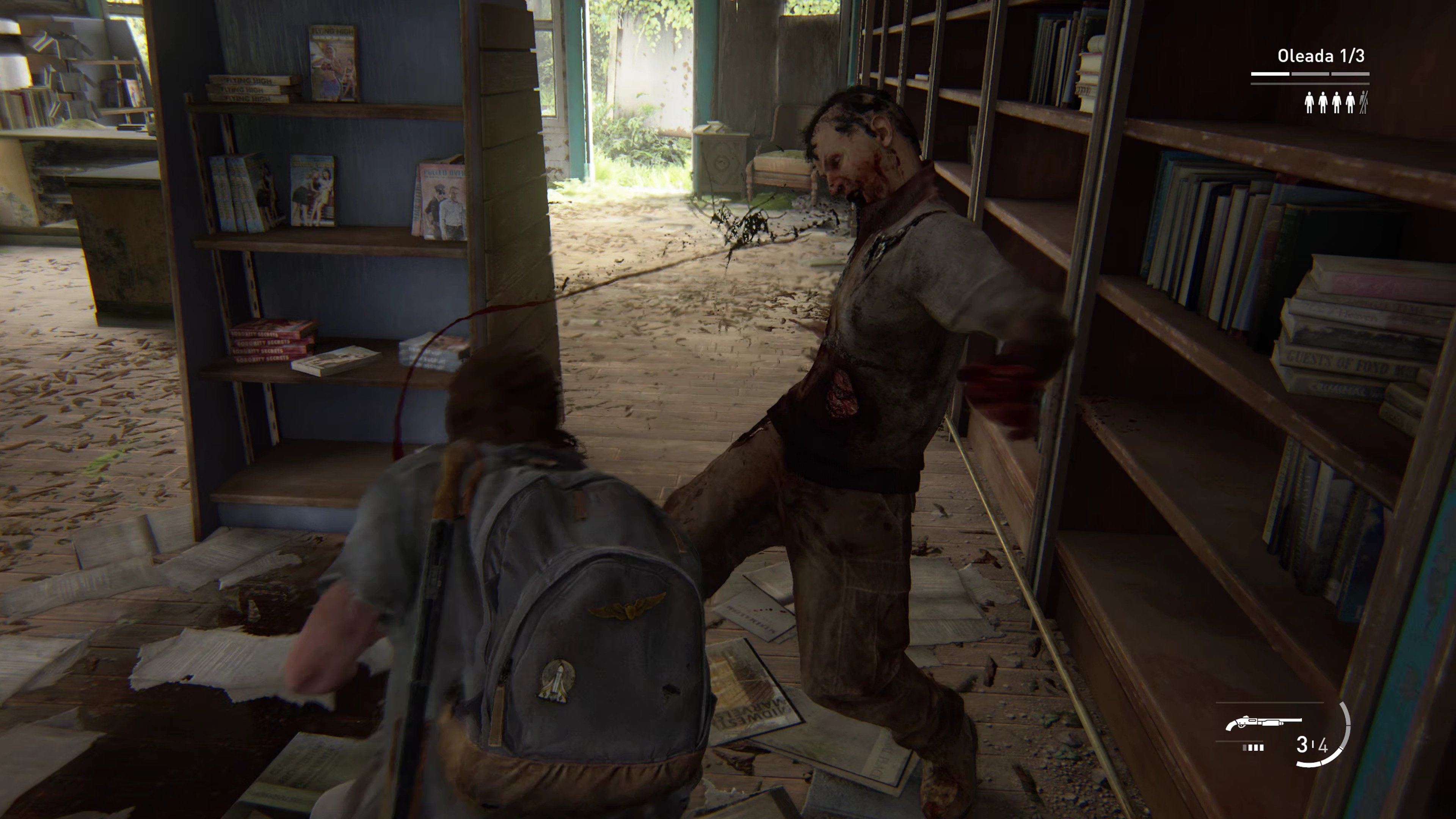Click the thin gray bar below wave segments
Screen dimensions: 1456x819
1310,84
